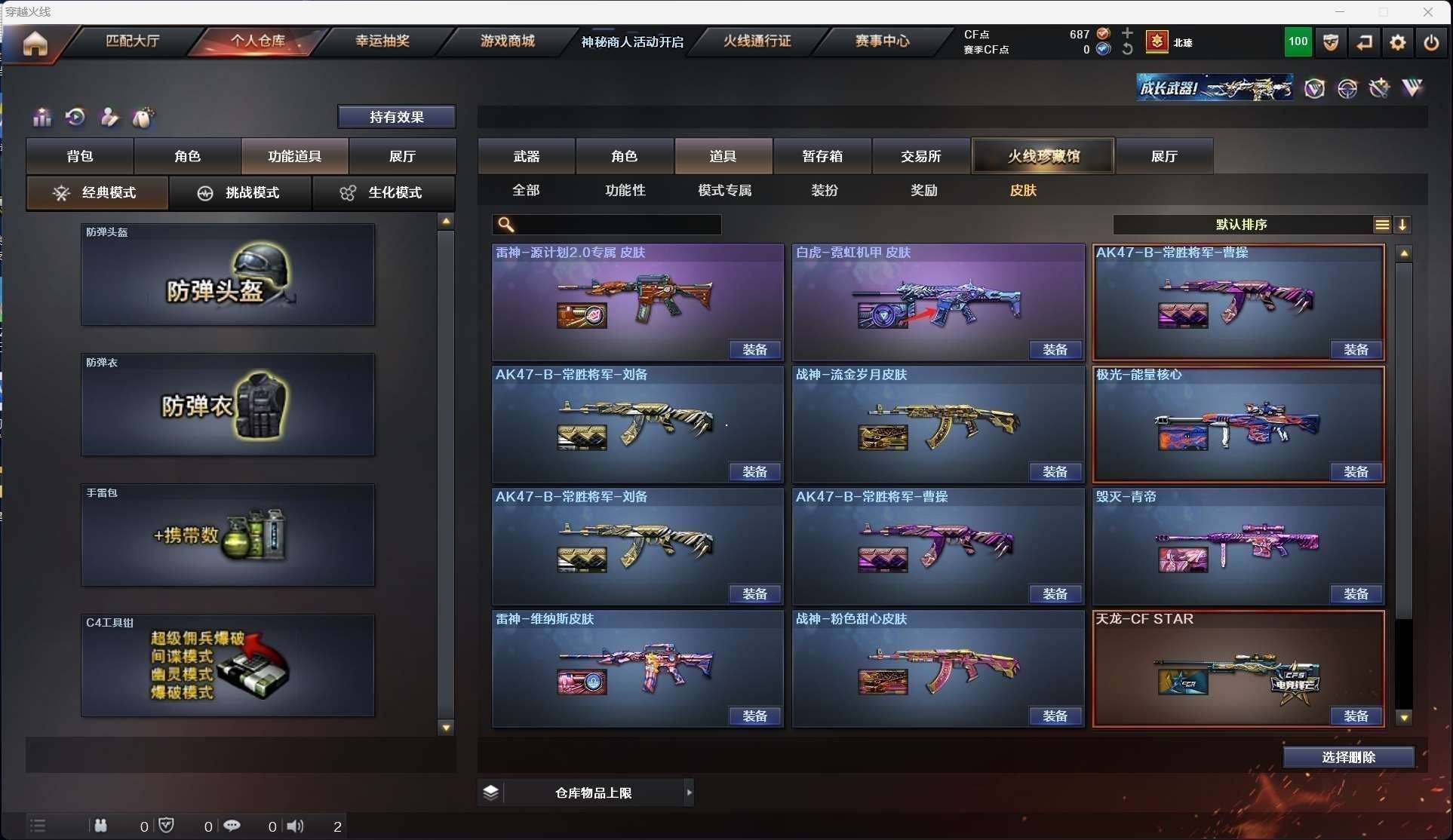Viewport: 1453px width, 840px height.
Task: Activate the 选择删除 select-delete button
Action: 1348,757
